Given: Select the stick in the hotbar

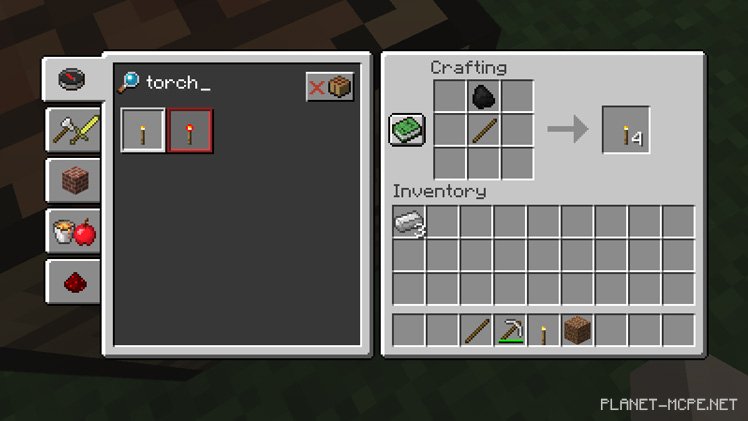Looking at the screenshot, I should coord(477,330).
